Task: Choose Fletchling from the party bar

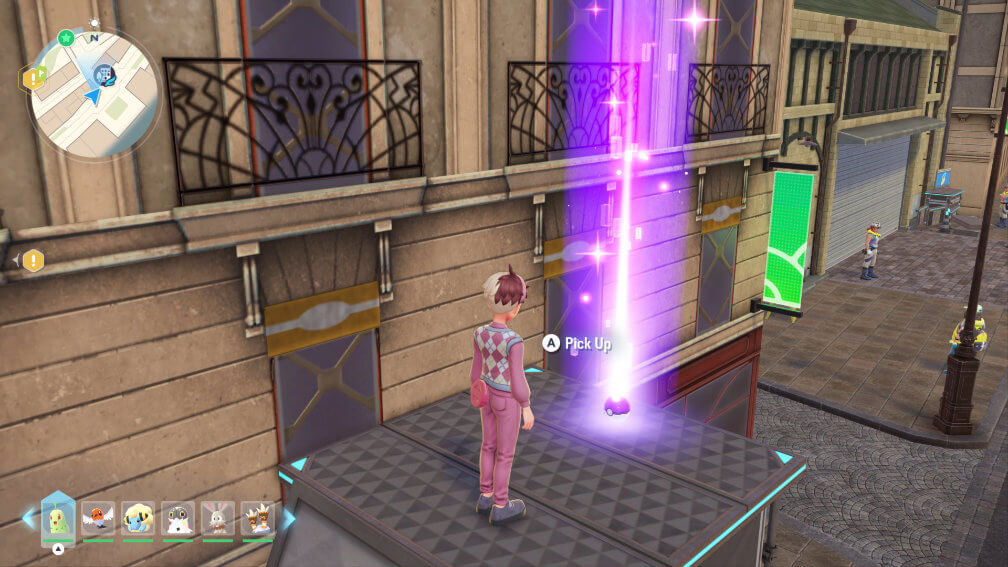Action: tap(98, 518)
